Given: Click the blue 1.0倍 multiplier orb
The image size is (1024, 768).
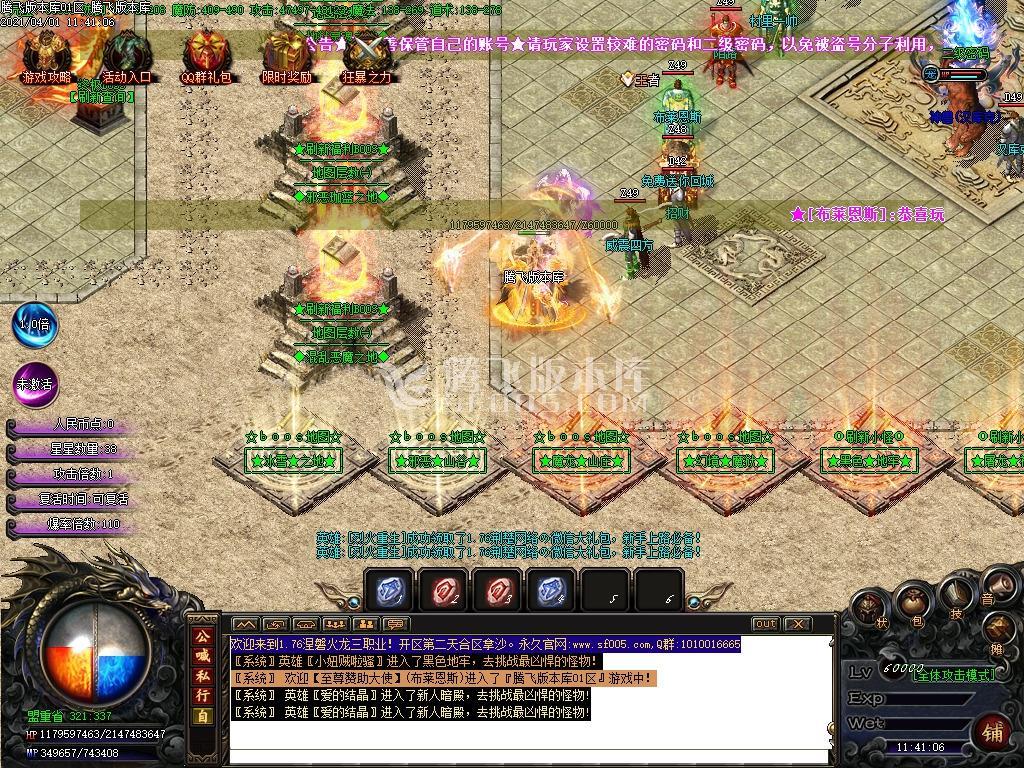Looking at the screenshot, I should (x=33, y=325).
